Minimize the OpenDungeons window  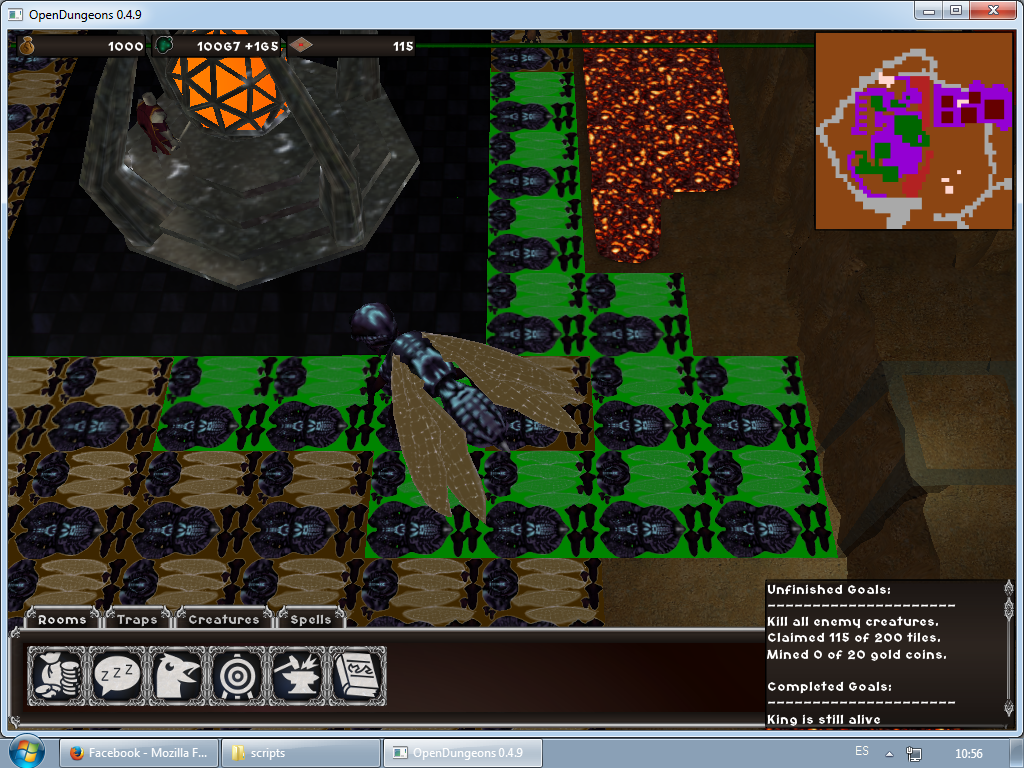[929, 10]
